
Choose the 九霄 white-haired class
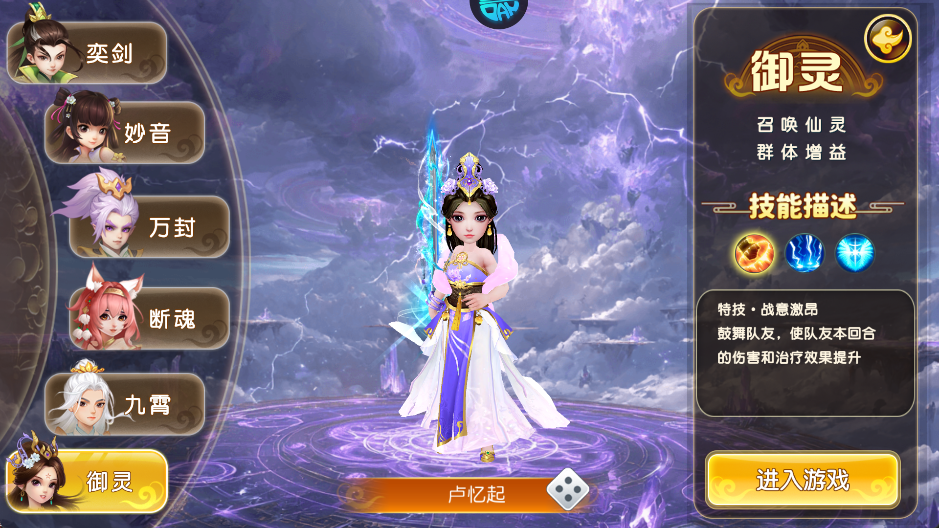[127, 404]
